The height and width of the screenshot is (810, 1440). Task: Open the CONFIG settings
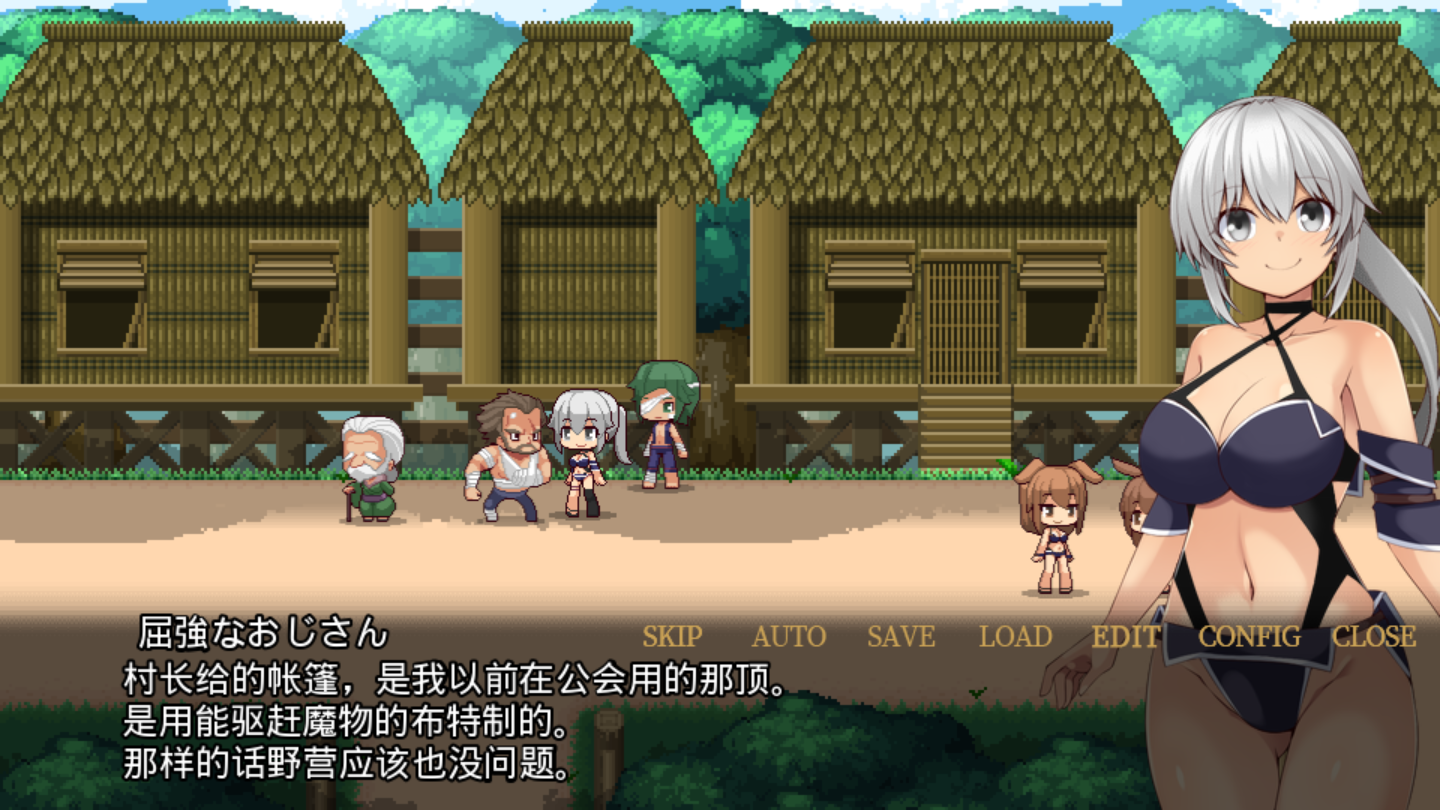tap(1249, 637)
